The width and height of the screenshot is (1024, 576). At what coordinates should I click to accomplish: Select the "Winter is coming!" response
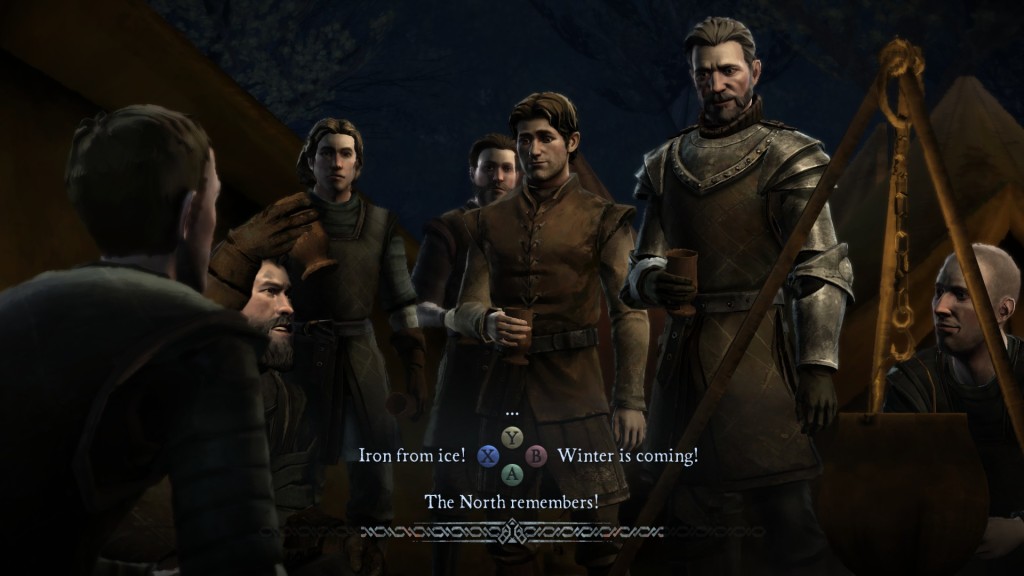pyautogui.click(x=627, y=456)
